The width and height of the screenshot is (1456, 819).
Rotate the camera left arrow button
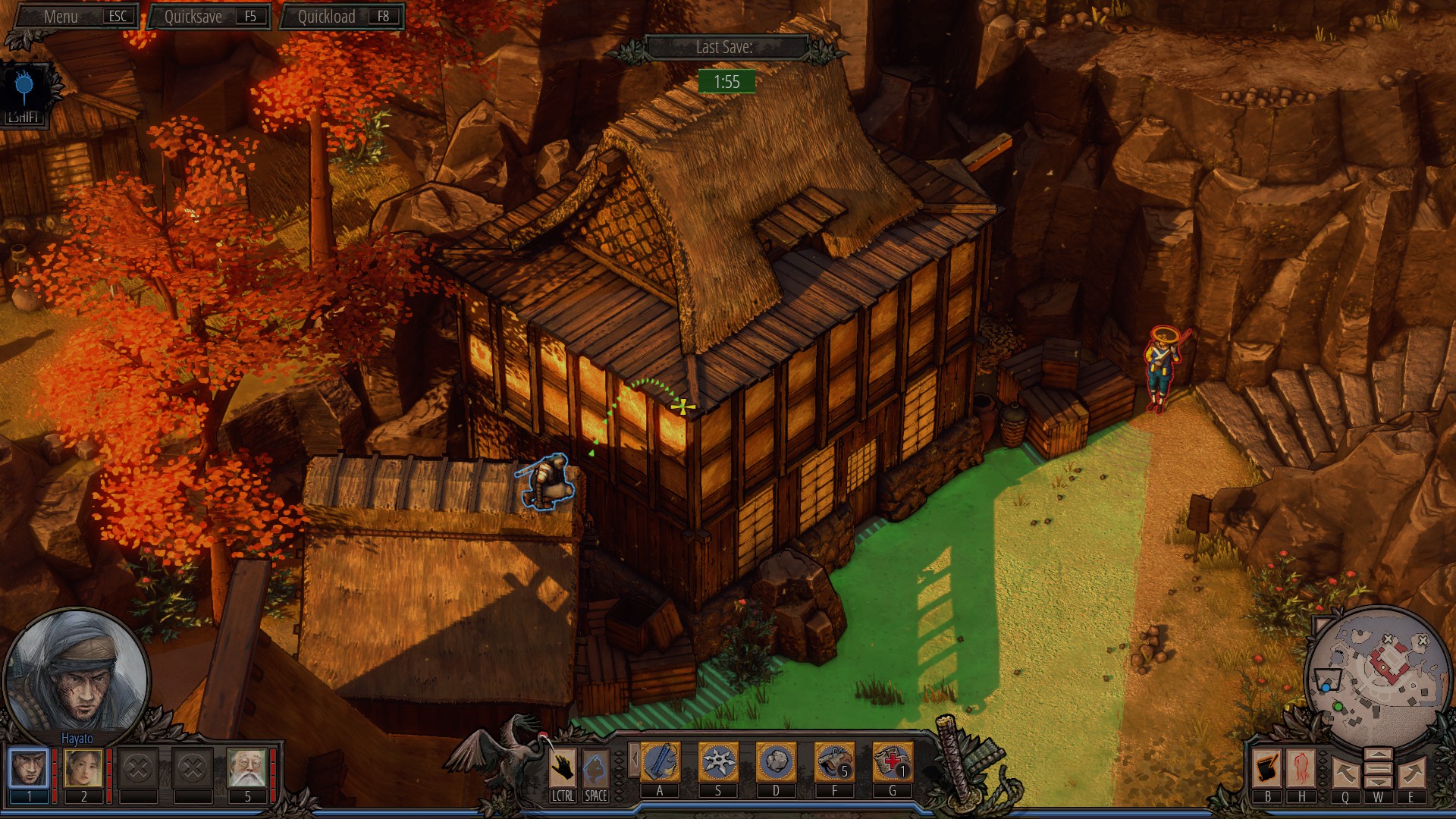click(1345, 772)
